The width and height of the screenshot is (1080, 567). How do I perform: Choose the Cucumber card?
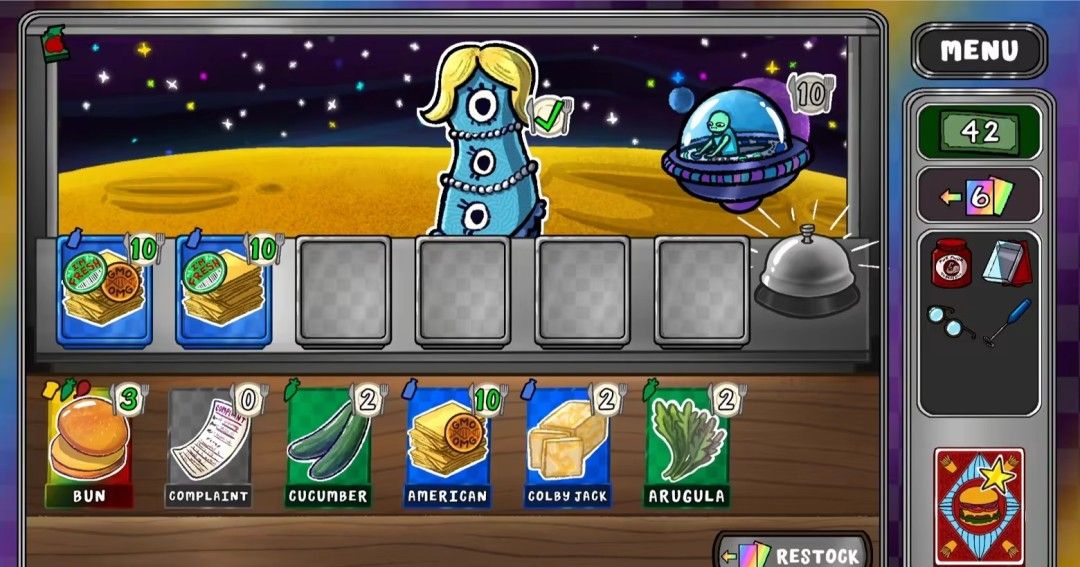tap(329, 445)
